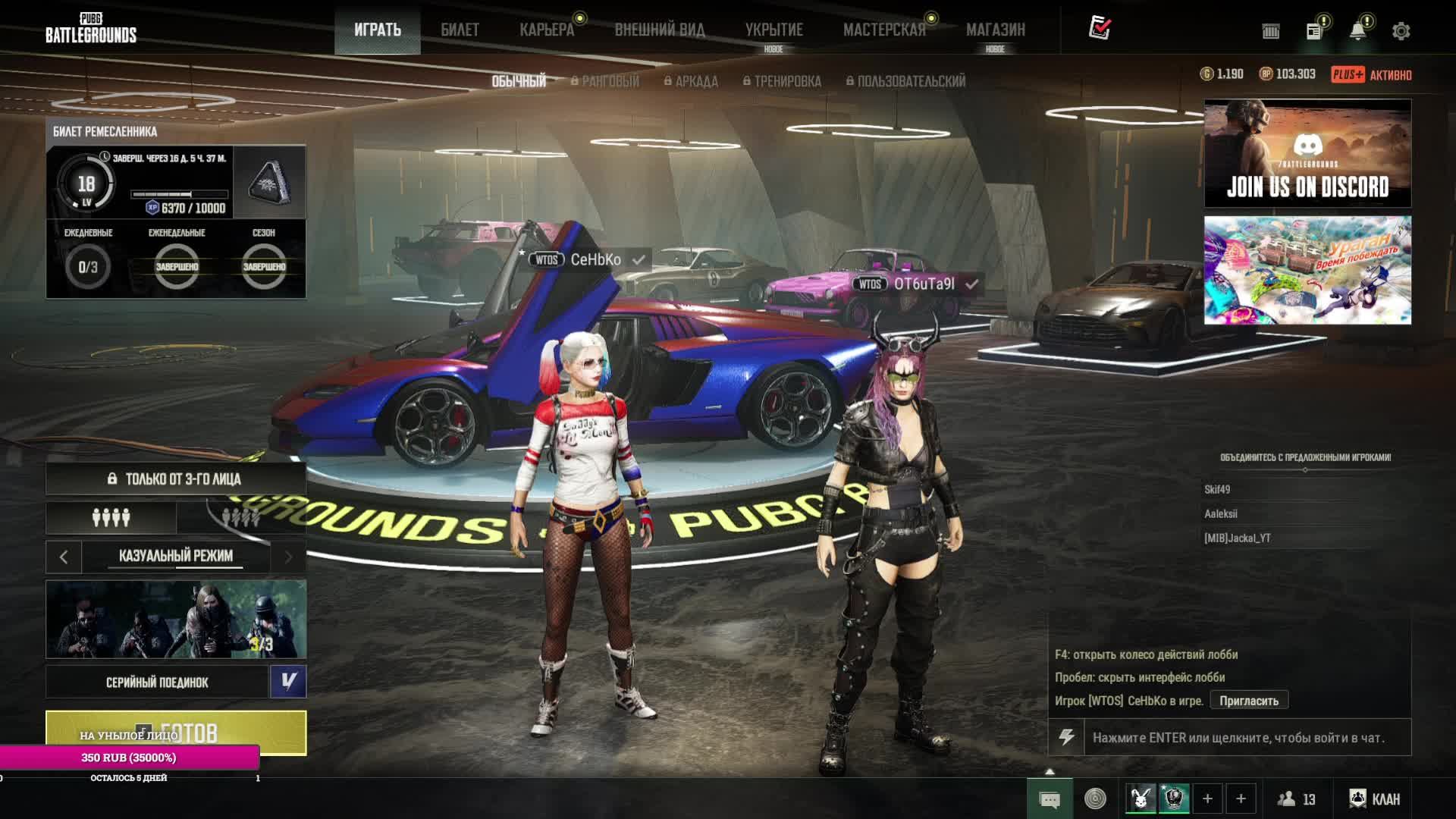Open the friends list showing 13
The image size is (1456, 819).
pyautogui.click(x=1296, y=799)
